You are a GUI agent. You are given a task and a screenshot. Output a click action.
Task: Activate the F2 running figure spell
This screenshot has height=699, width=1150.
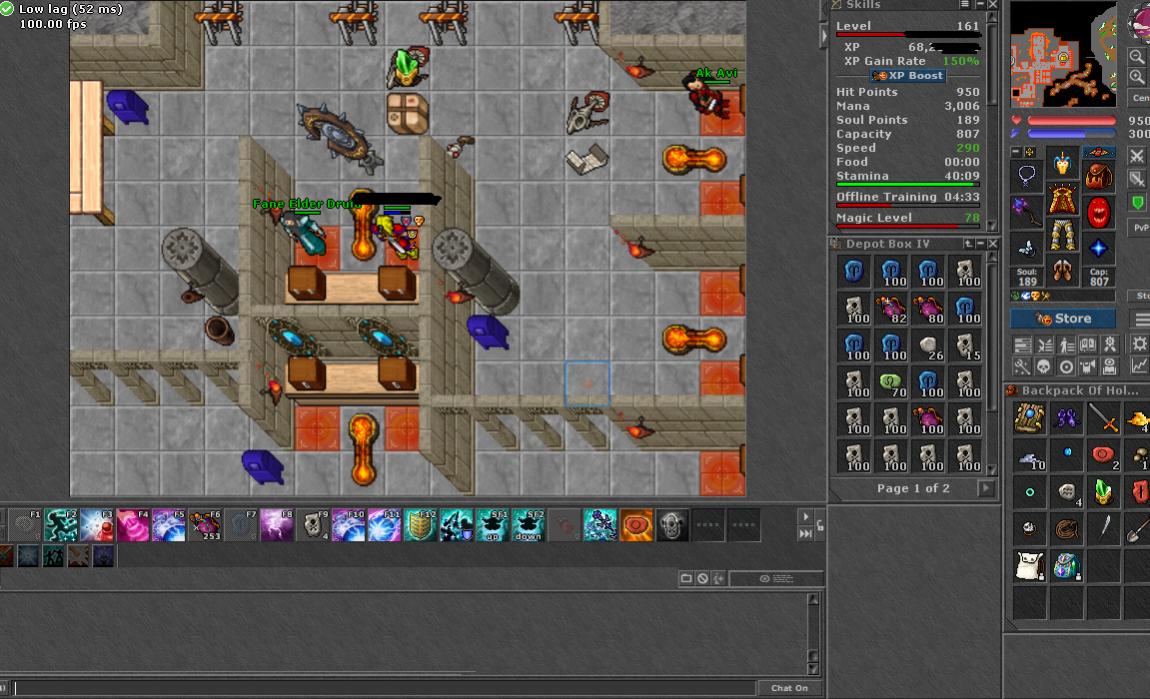pyautogui.click(x=60, y=525)
